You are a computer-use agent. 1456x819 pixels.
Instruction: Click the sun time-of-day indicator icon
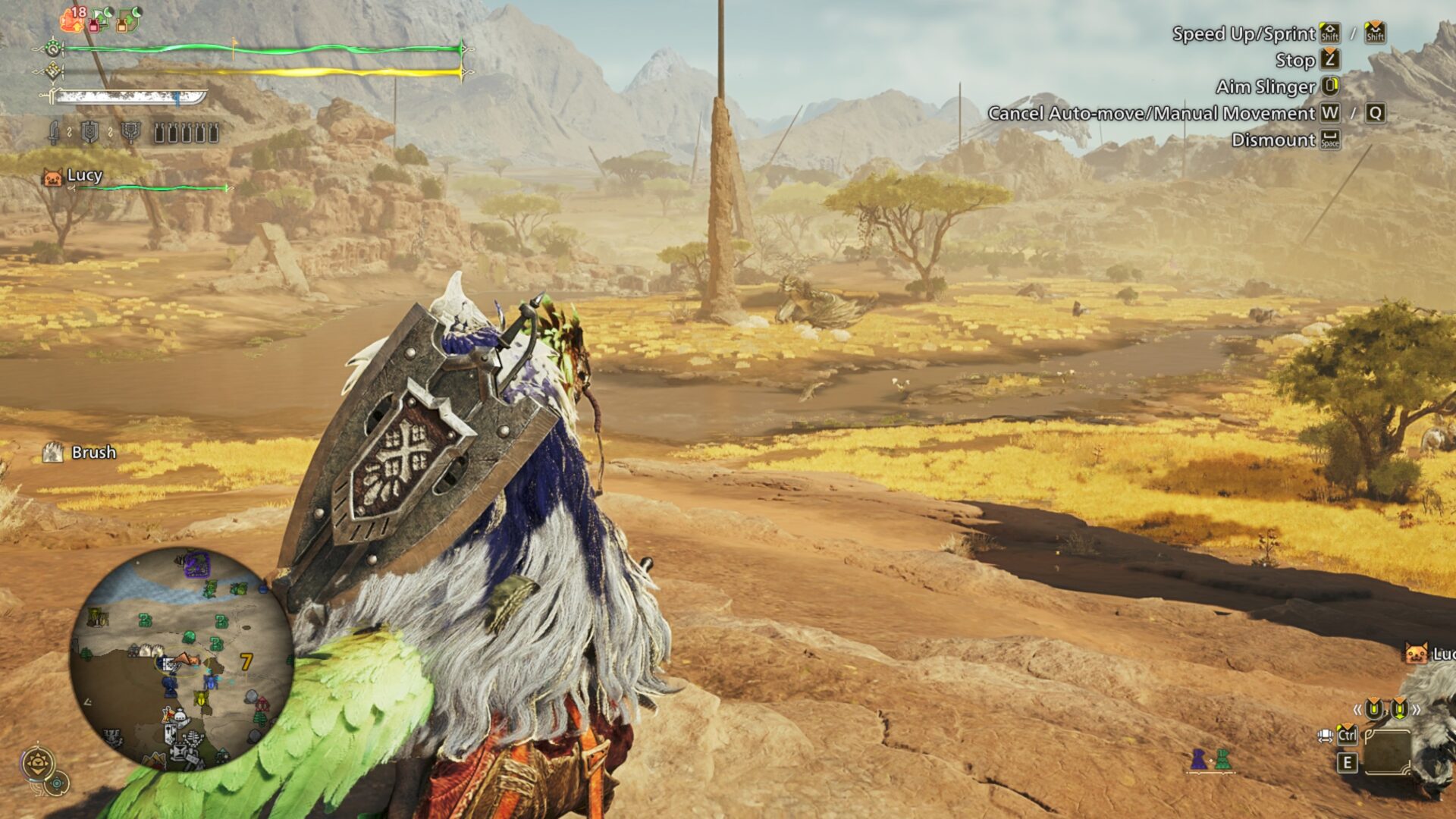tap(37, 764)
